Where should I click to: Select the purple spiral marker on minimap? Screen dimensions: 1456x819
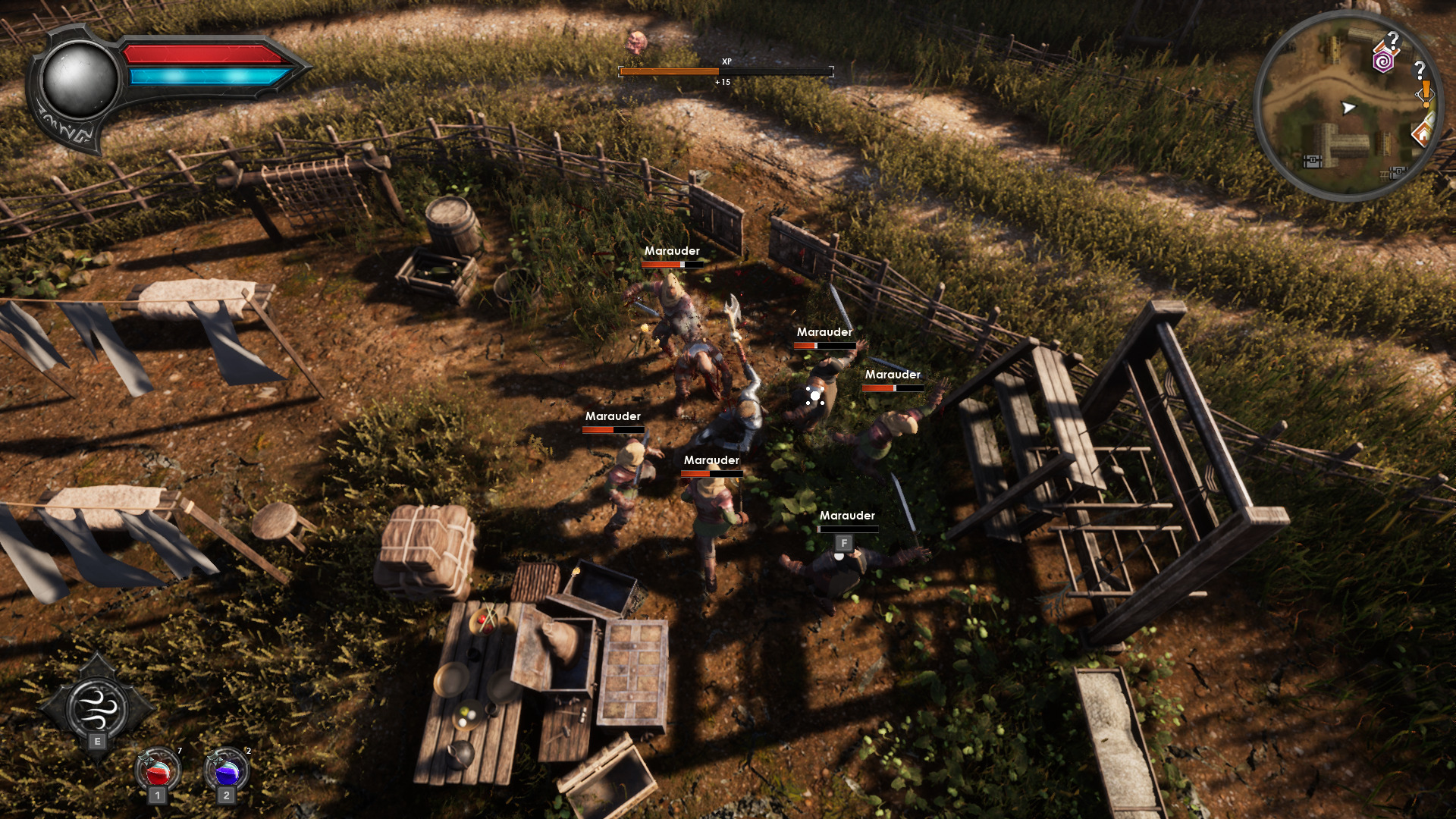click(1383, 61)
